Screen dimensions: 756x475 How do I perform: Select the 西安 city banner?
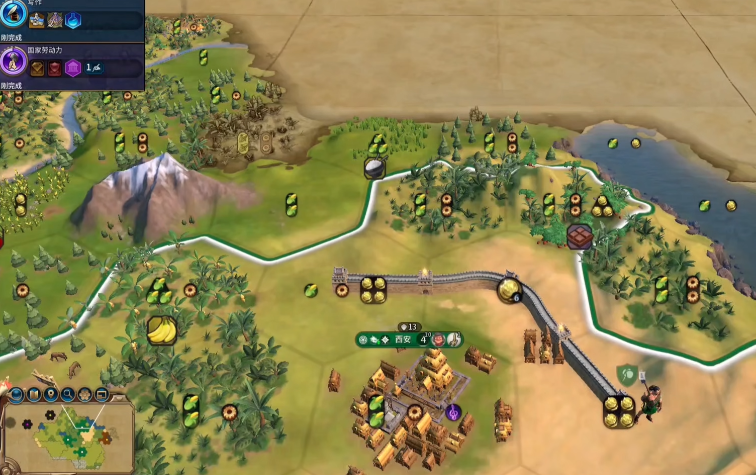[402, 340]
